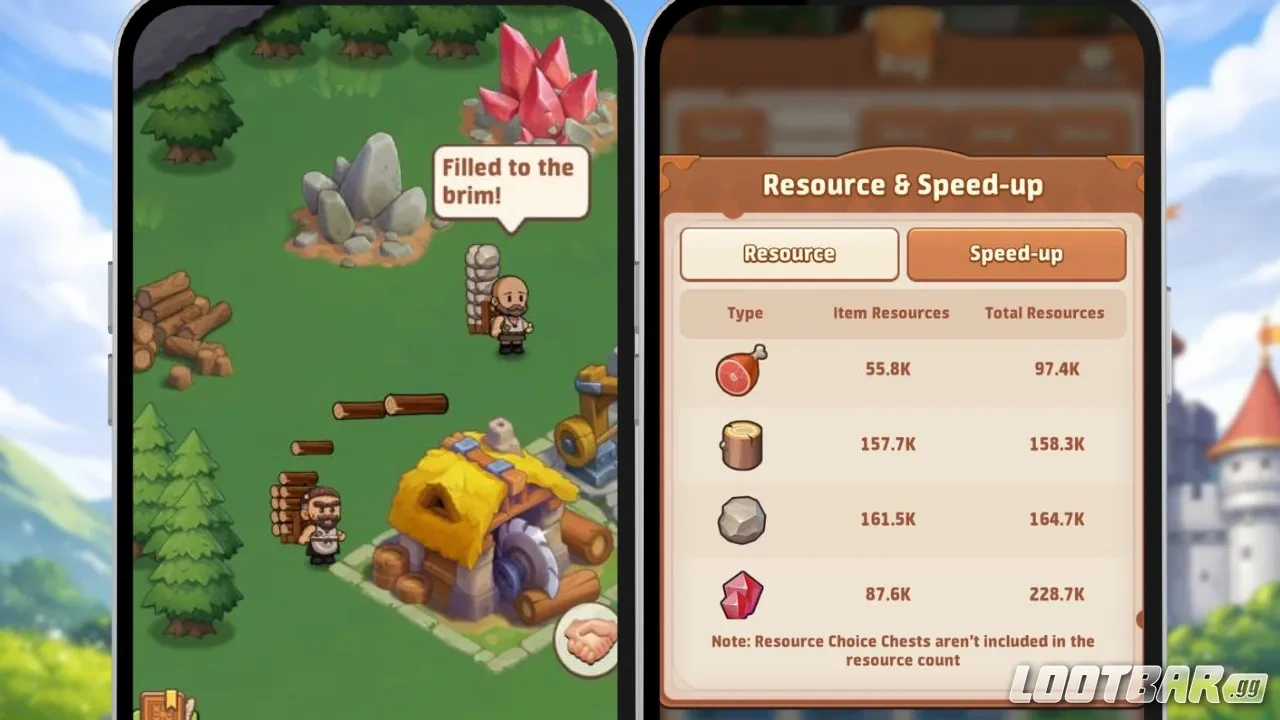
Task: Tap the 'Filled to the brim!' speech bubble
Action: click(510, 180)
